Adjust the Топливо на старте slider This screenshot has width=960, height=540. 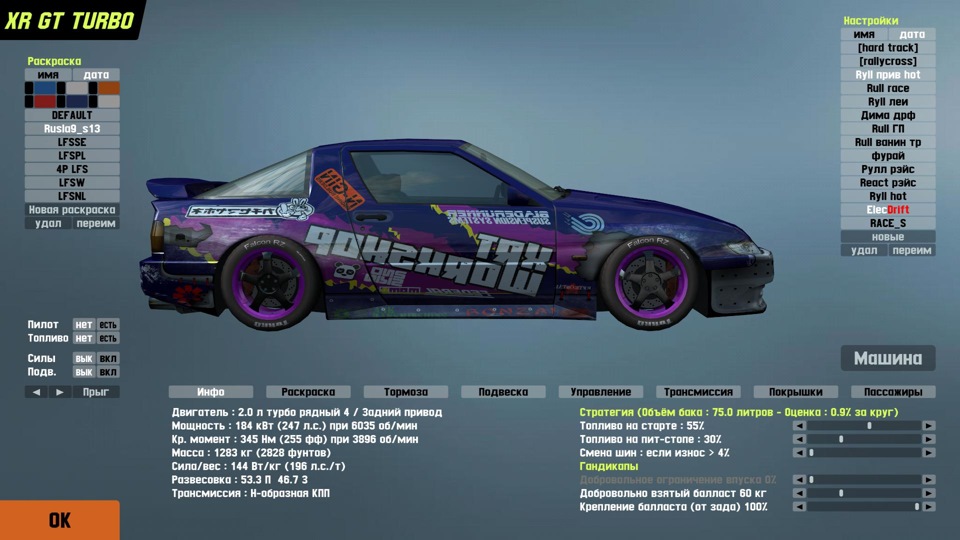(x=868, y=425)
